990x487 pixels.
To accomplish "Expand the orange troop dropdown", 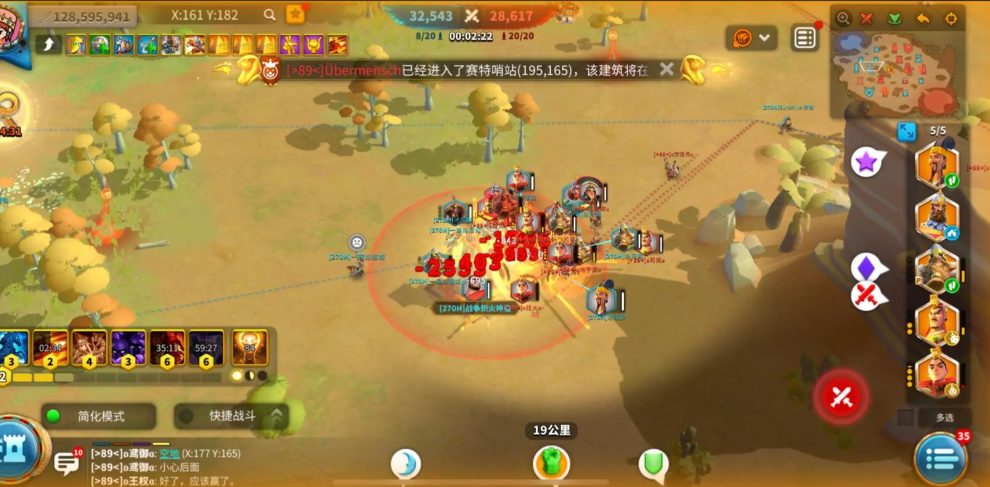I will [x=753, y=38].
